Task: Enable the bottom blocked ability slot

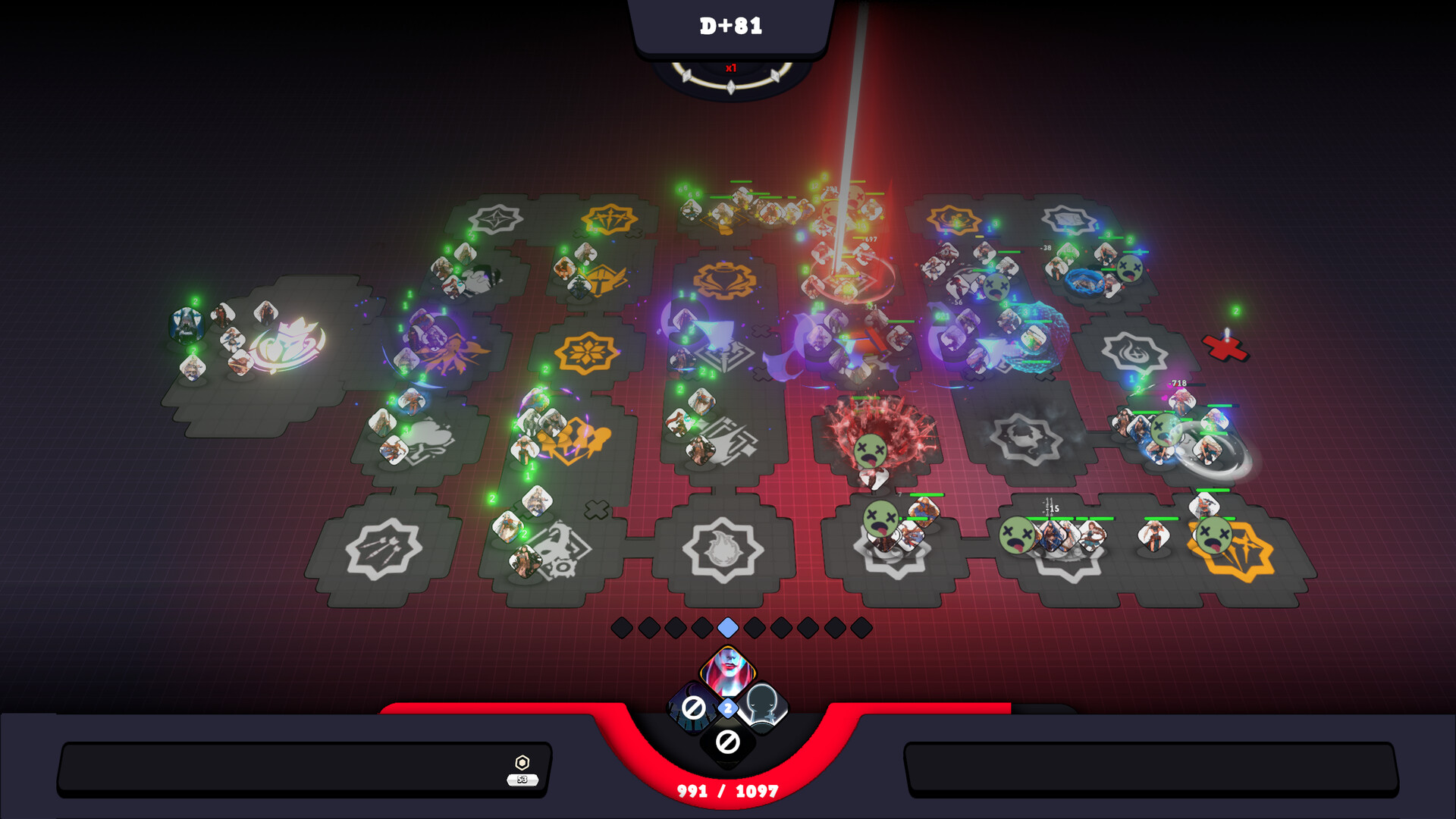Action: tap(726, 742)
